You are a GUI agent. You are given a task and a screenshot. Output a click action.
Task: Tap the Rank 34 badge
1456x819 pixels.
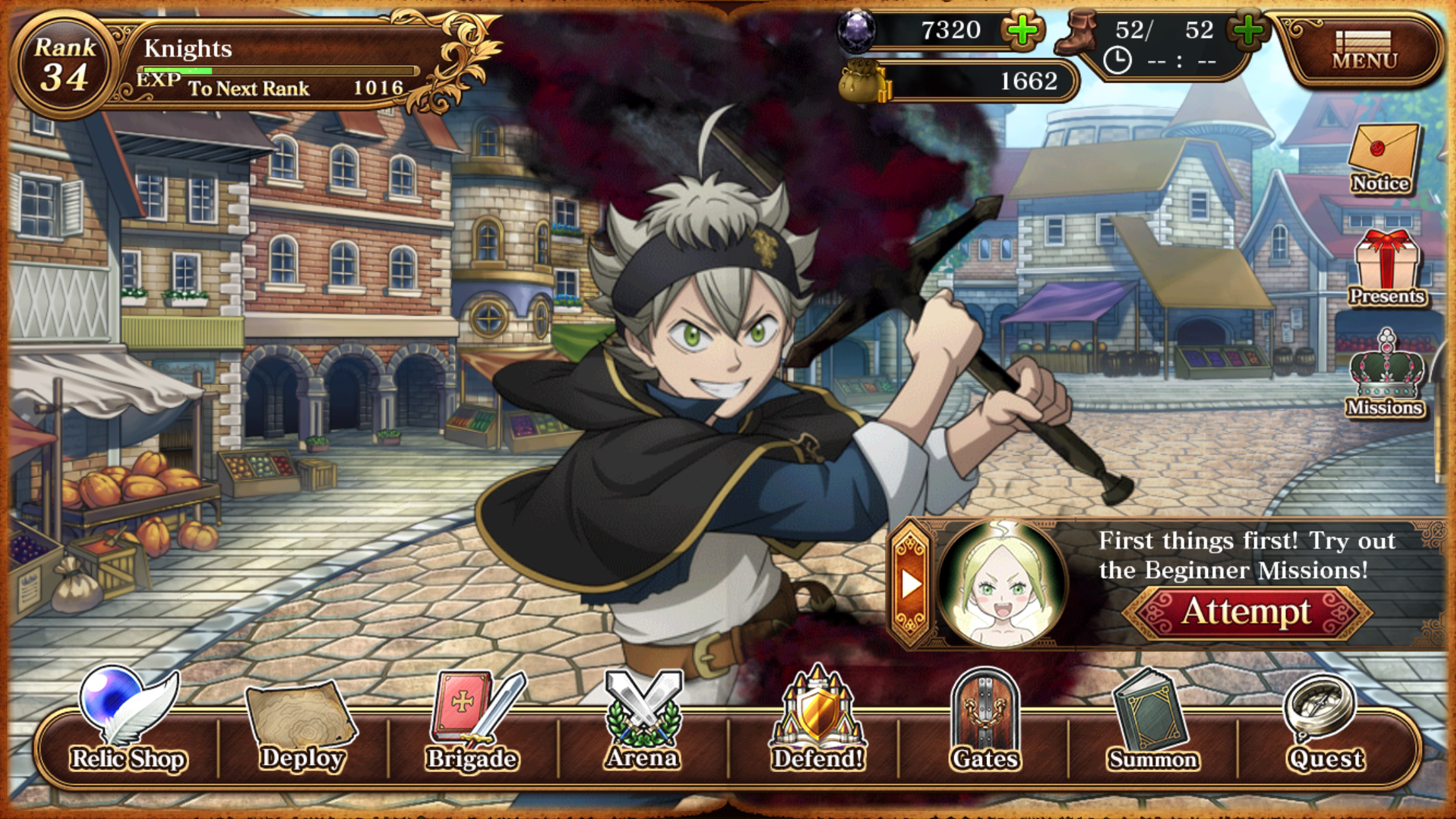pos(65,65)
